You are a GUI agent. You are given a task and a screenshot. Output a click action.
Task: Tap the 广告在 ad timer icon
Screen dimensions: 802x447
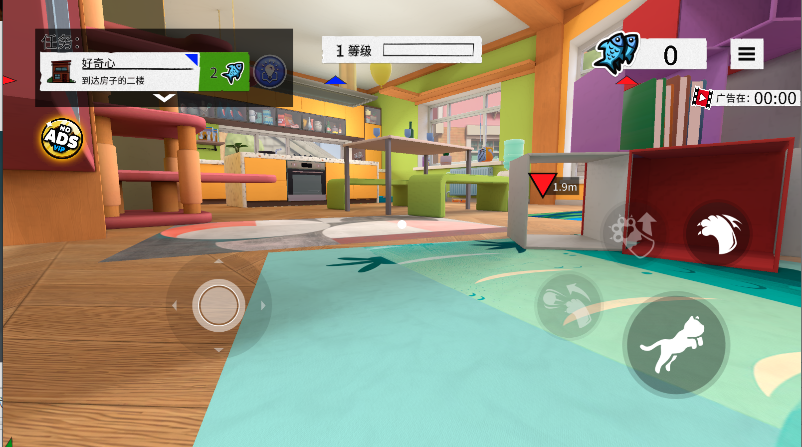pyautogui.click(x=702, y=98)
